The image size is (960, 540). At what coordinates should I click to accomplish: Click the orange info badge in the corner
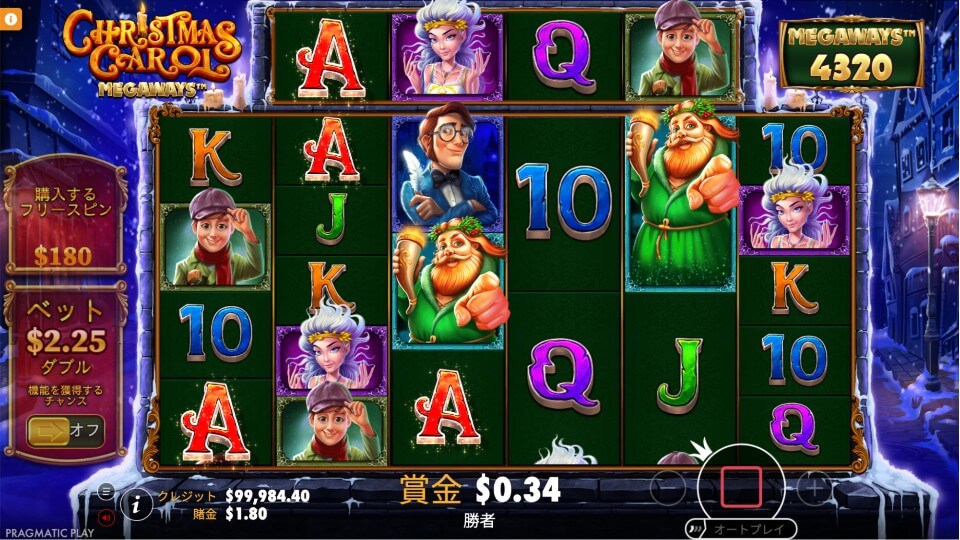10,17
